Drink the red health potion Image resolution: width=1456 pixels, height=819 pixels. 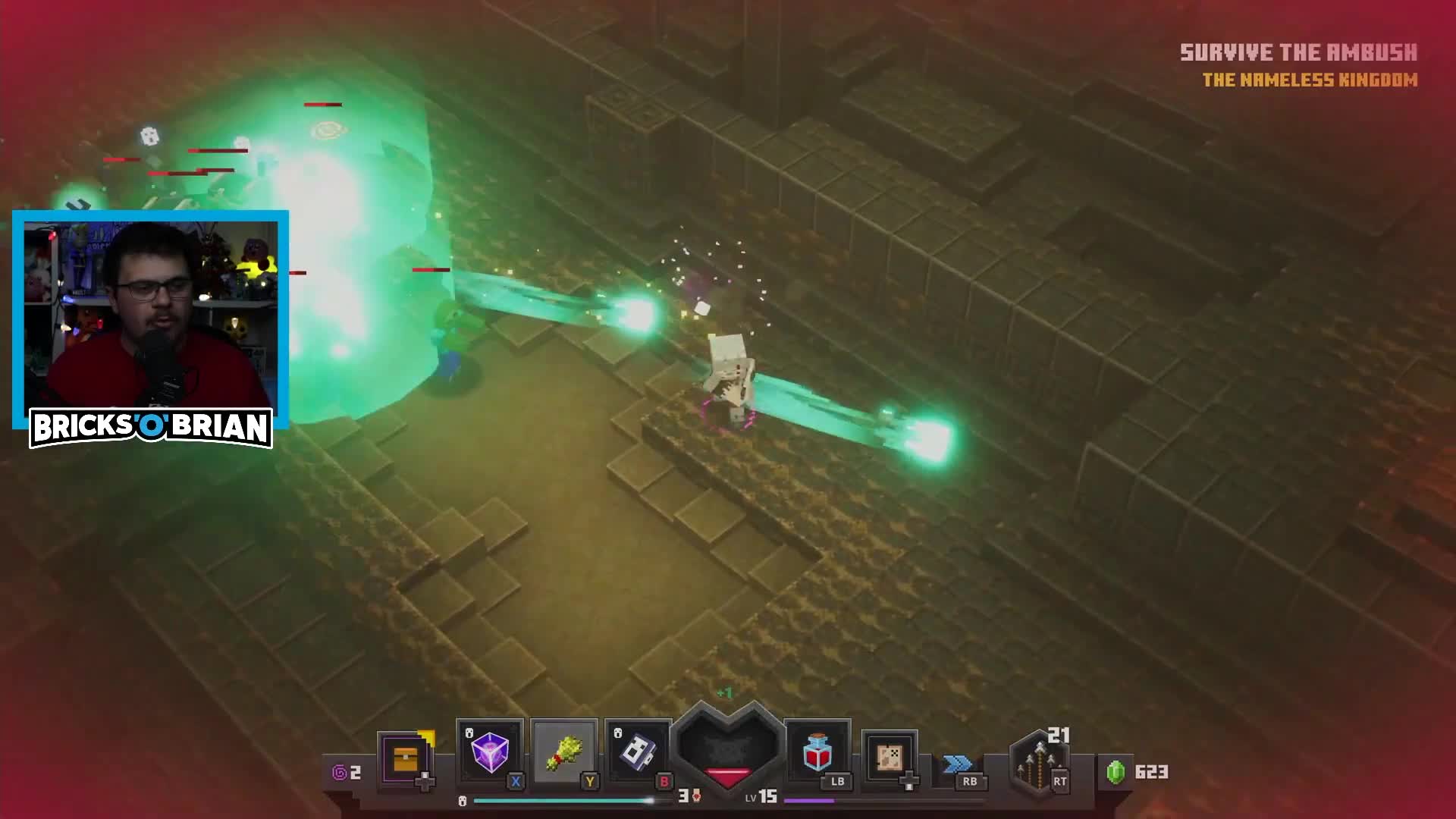point(817,752)
